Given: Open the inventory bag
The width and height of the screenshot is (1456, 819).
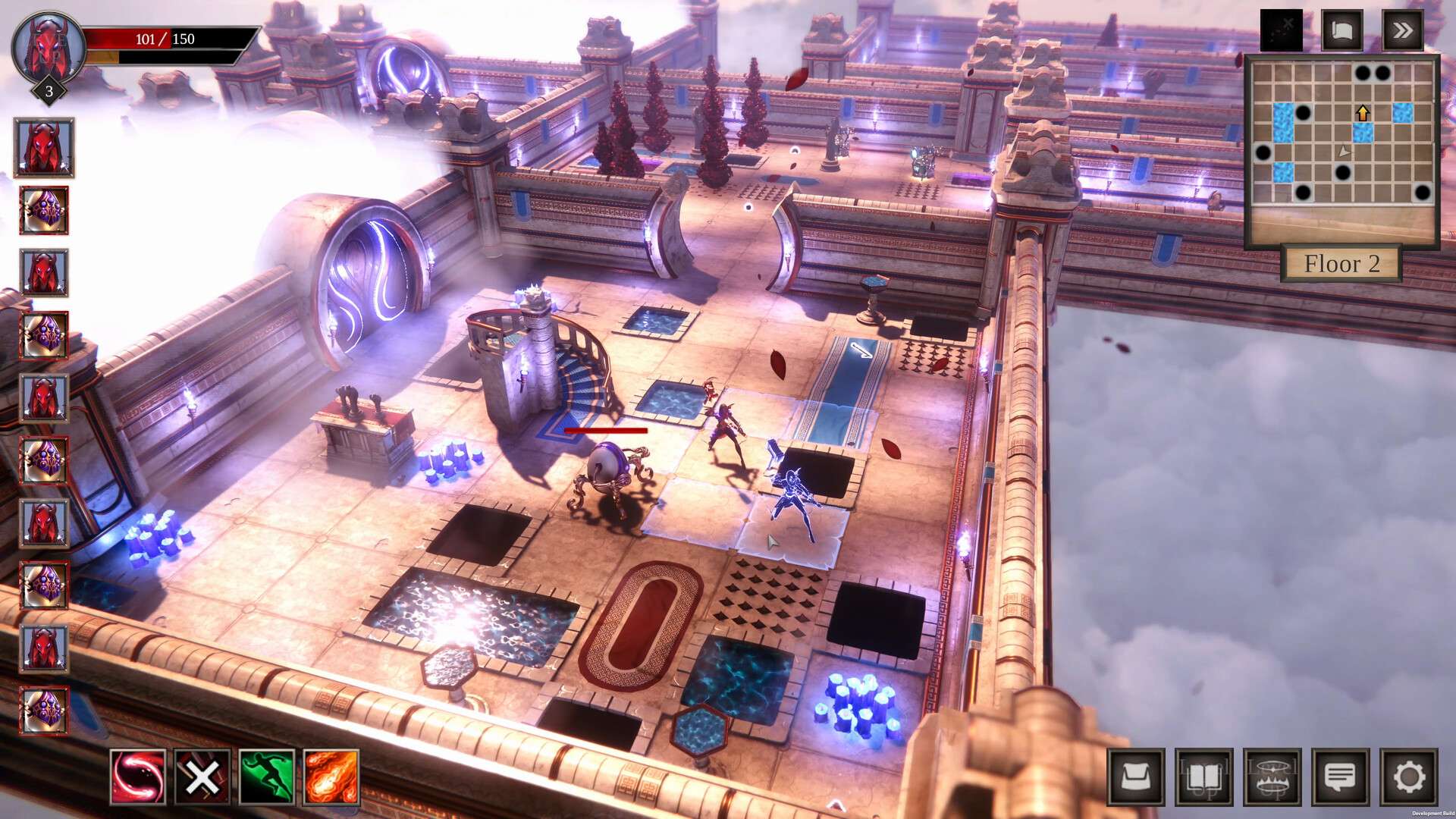Looking at the screenshot, I should click(1135, 777).
